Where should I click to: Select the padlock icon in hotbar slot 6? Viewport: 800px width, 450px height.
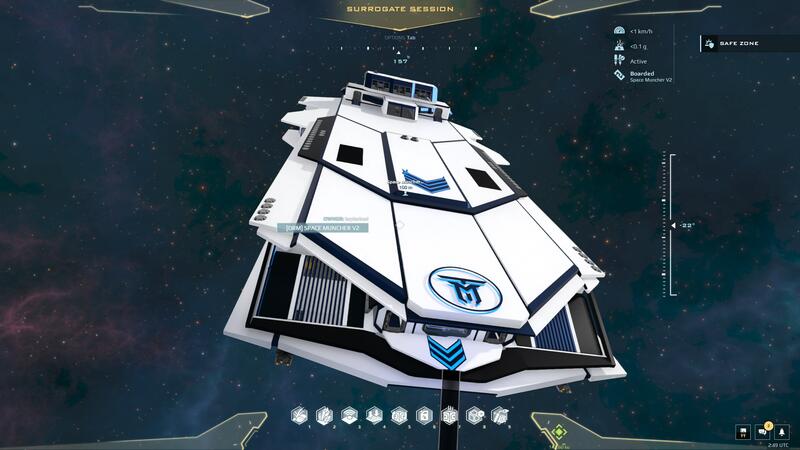(424, 414)
